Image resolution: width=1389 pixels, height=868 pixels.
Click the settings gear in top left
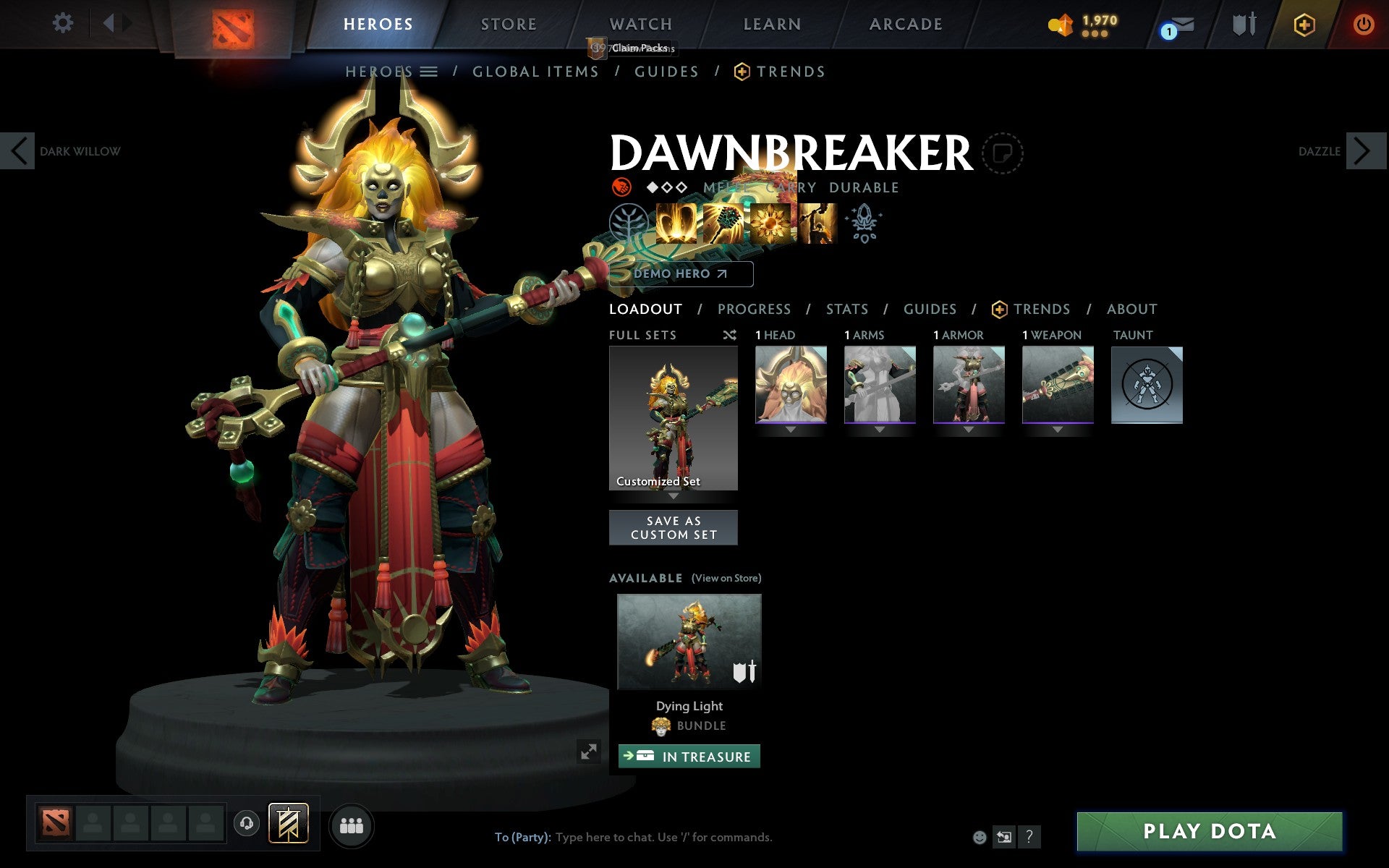tap(64, 23)
